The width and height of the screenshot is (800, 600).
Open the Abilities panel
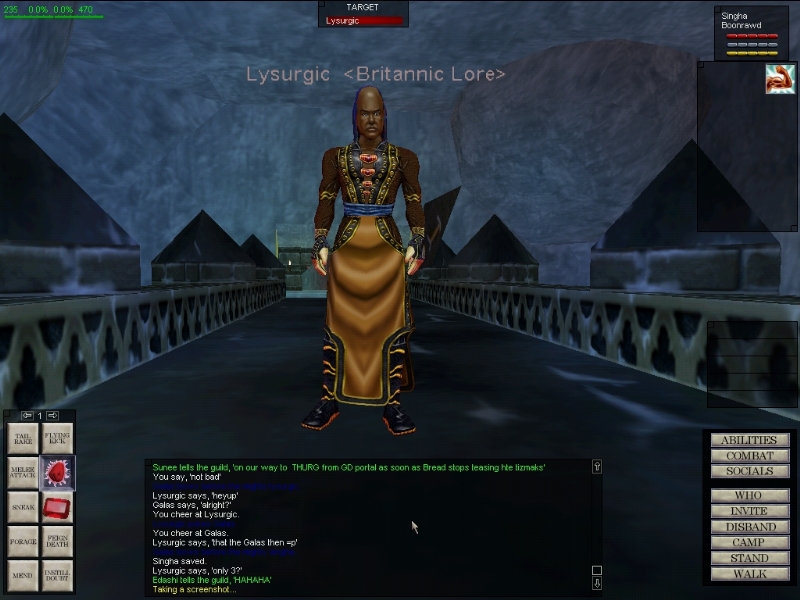[750, 440]
